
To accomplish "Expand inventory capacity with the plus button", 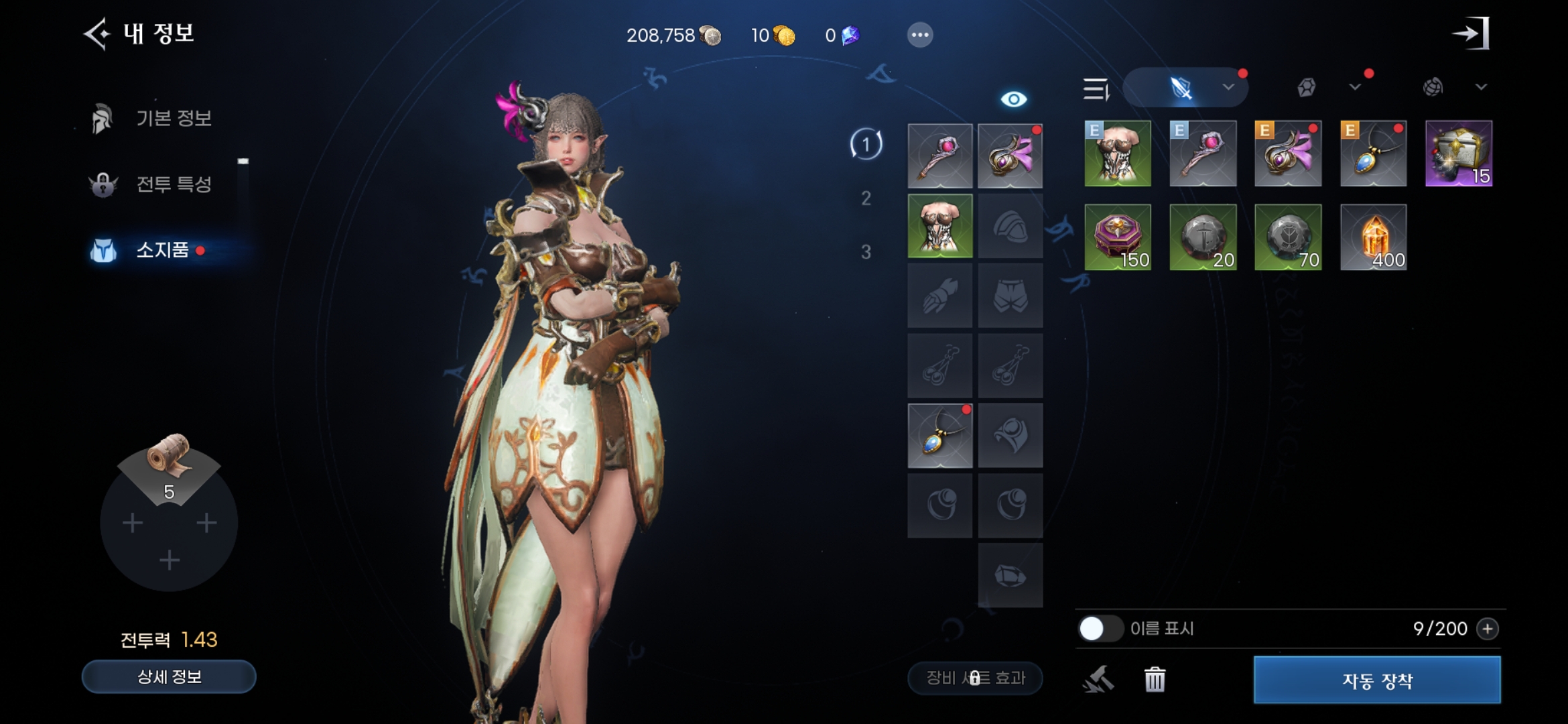I will [1488, 629].
